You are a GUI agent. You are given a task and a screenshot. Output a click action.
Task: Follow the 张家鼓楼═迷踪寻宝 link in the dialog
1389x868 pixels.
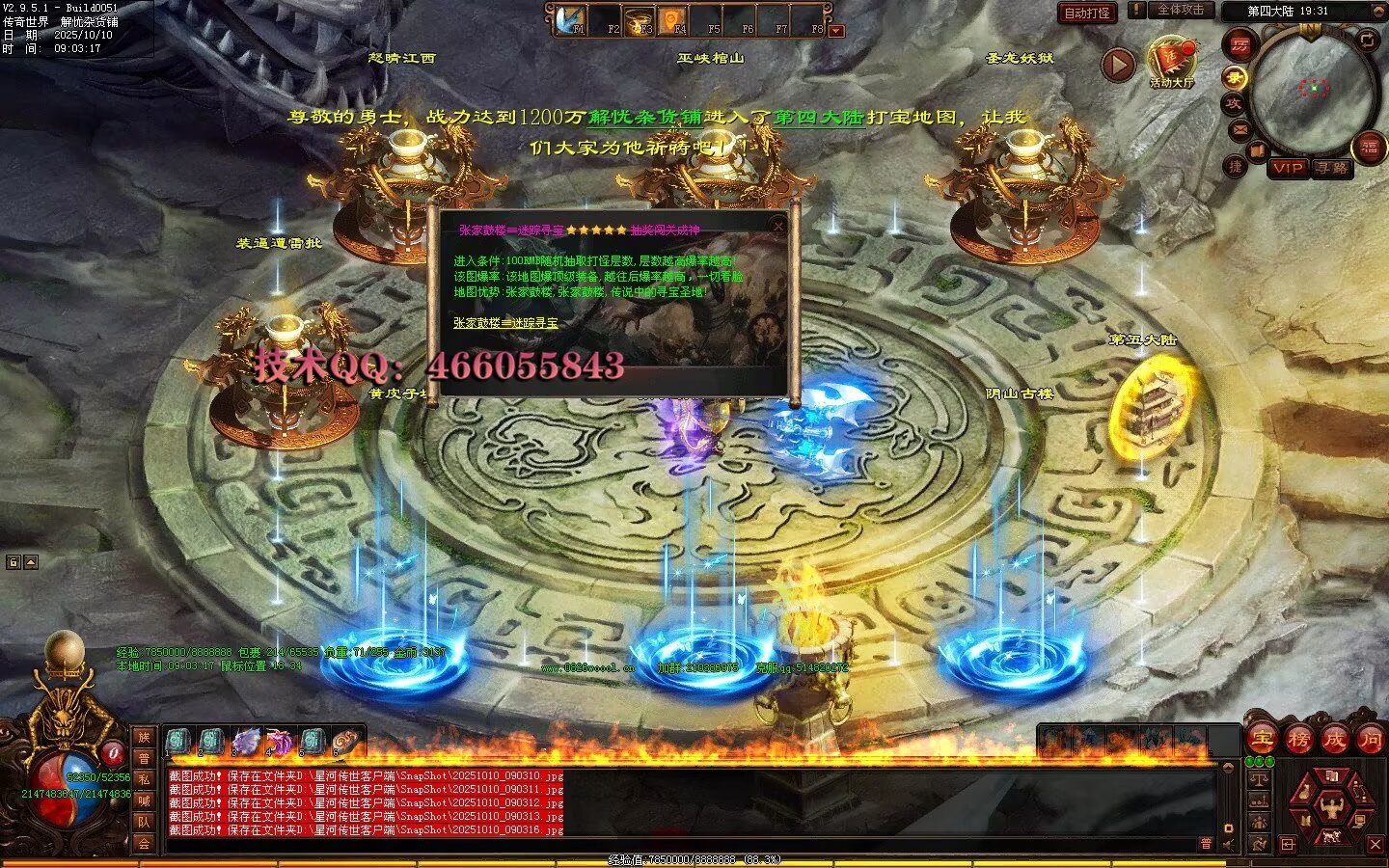pos(505,323)
